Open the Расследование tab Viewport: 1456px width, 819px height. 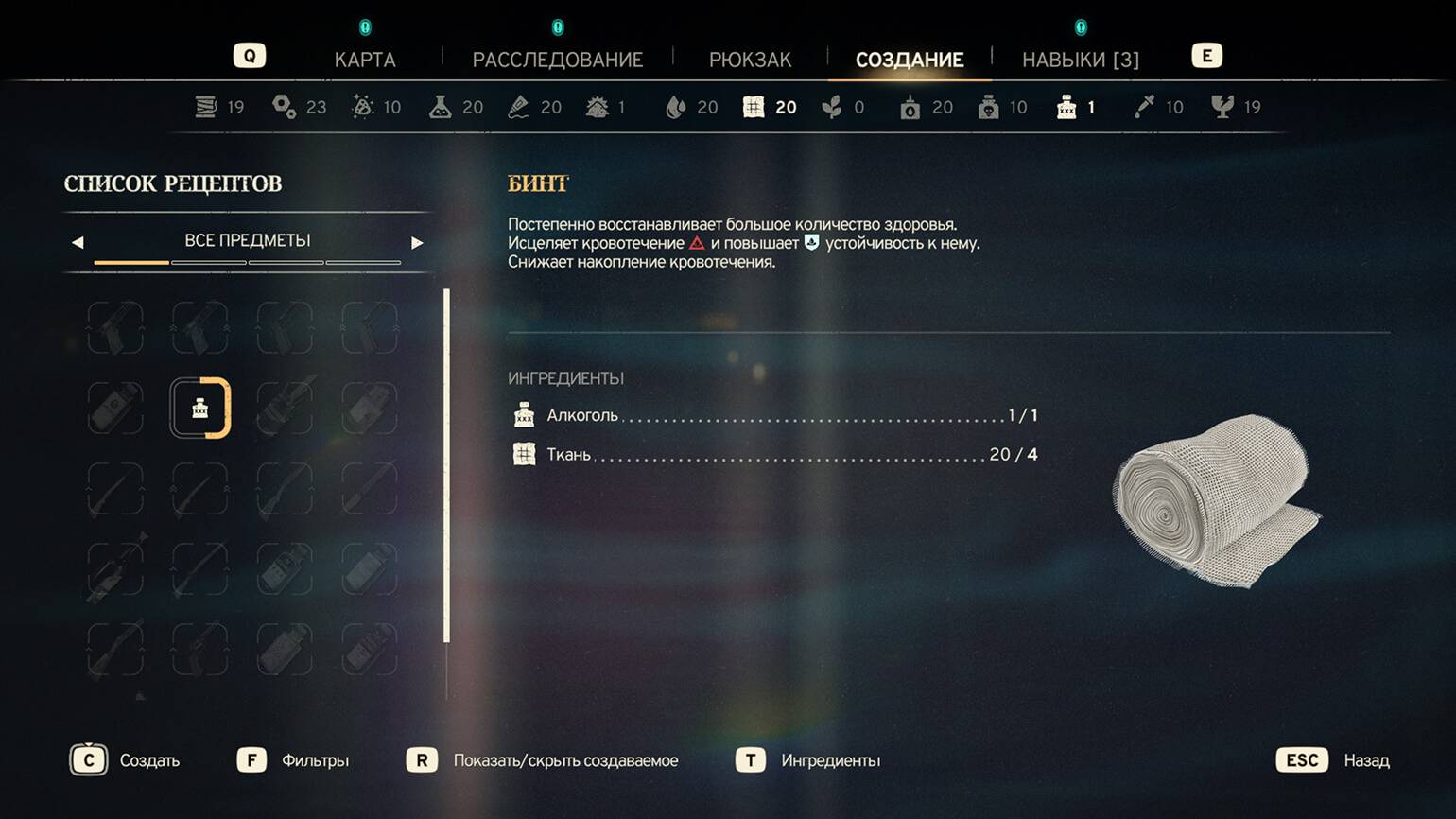point(557,60)
